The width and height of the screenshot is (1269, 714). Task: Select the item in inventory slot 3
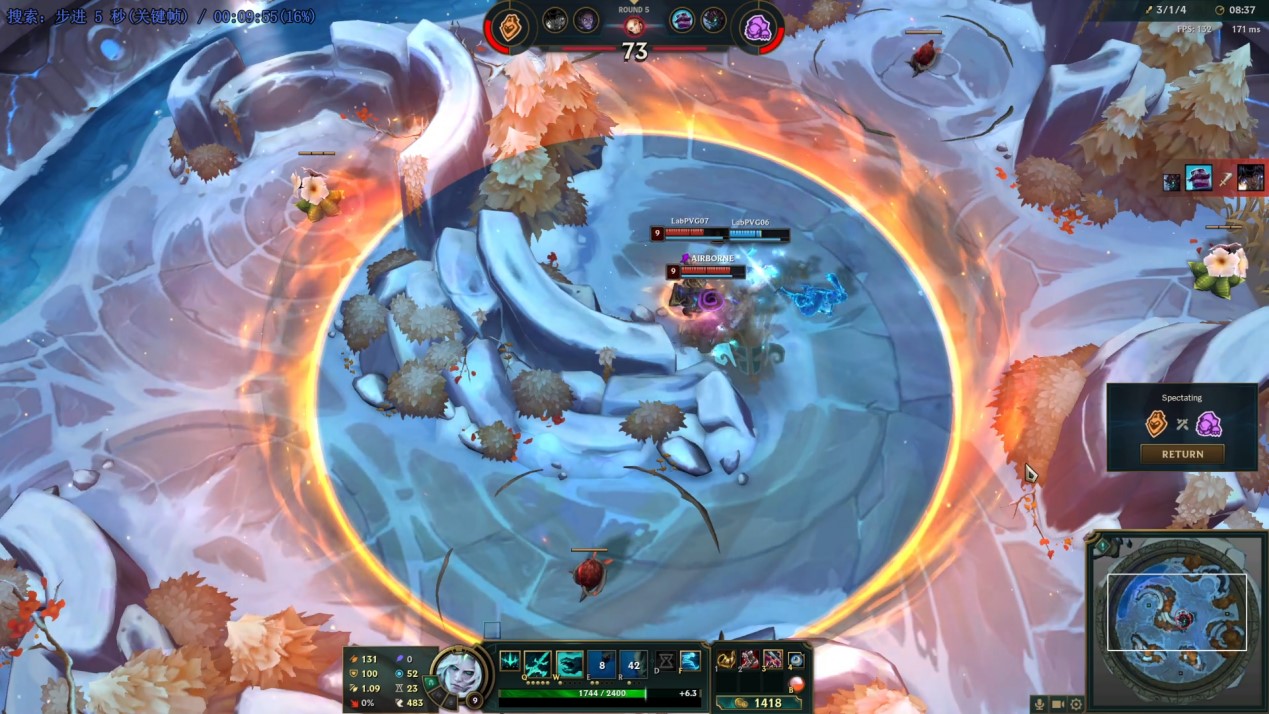[x=773, y=660]
